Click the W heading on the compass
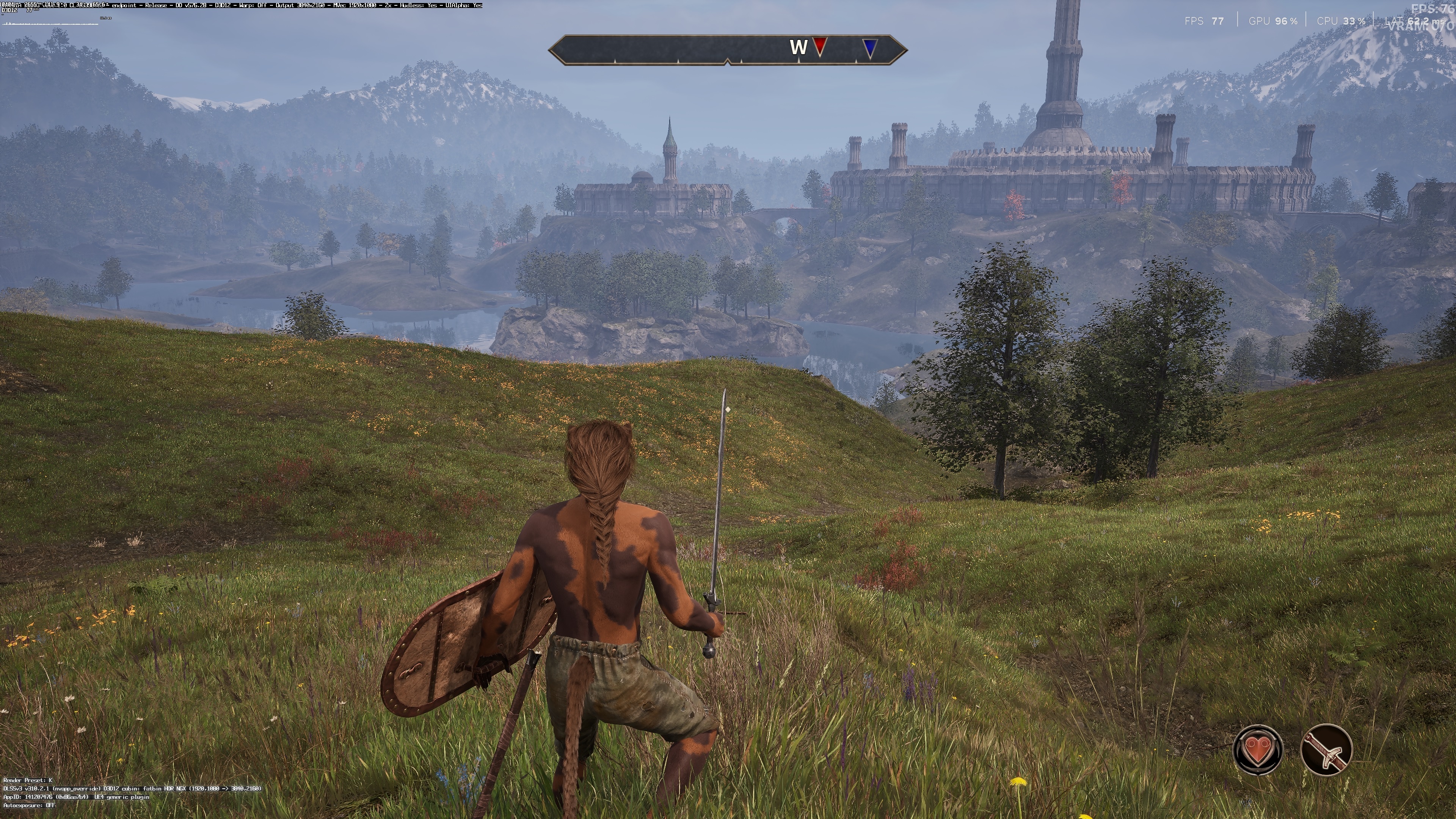This screenshot has height=819, width=1456. (798, 47)
